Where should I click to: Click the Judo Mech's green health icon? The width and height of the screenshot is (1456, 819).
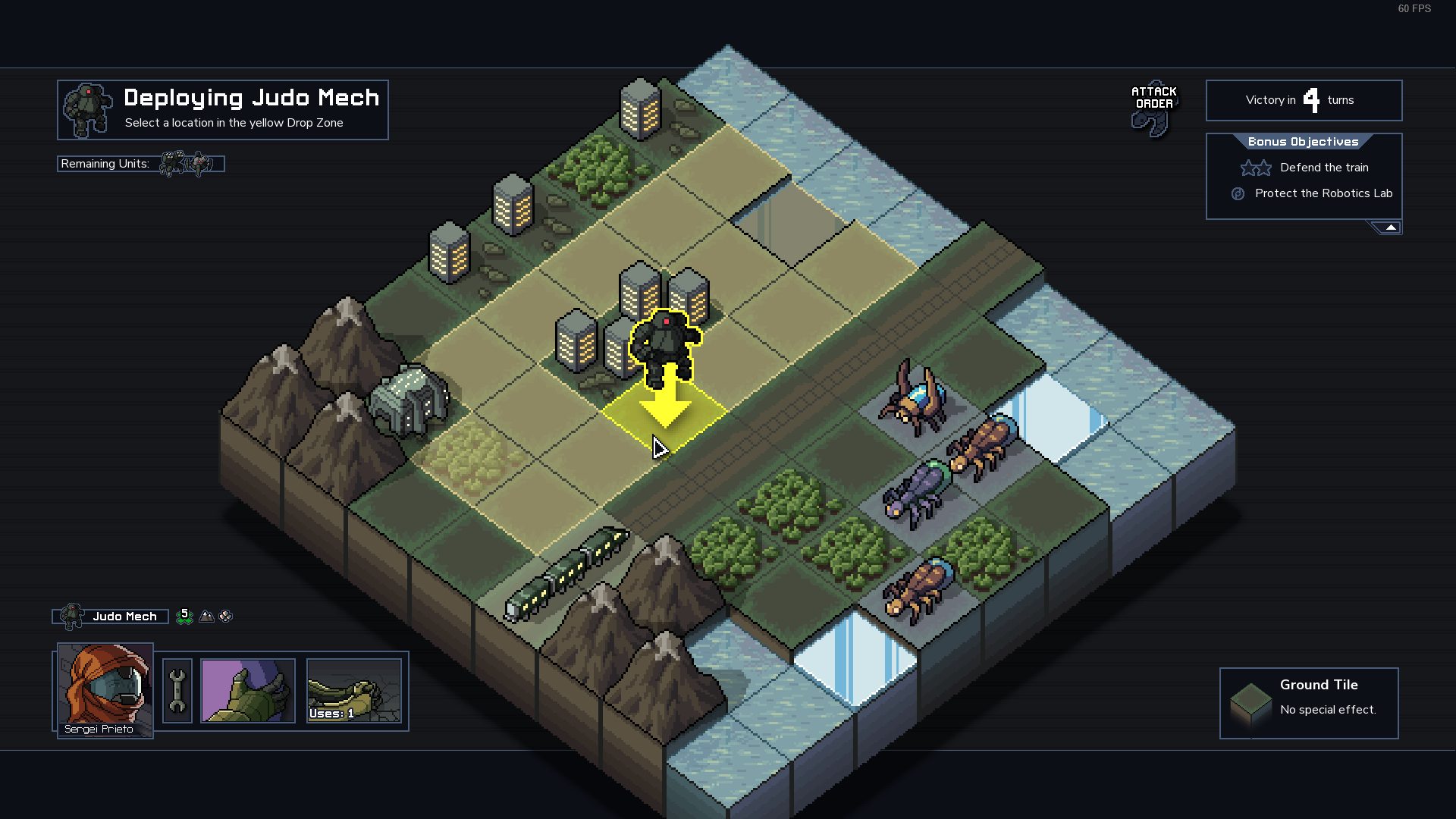184,617
